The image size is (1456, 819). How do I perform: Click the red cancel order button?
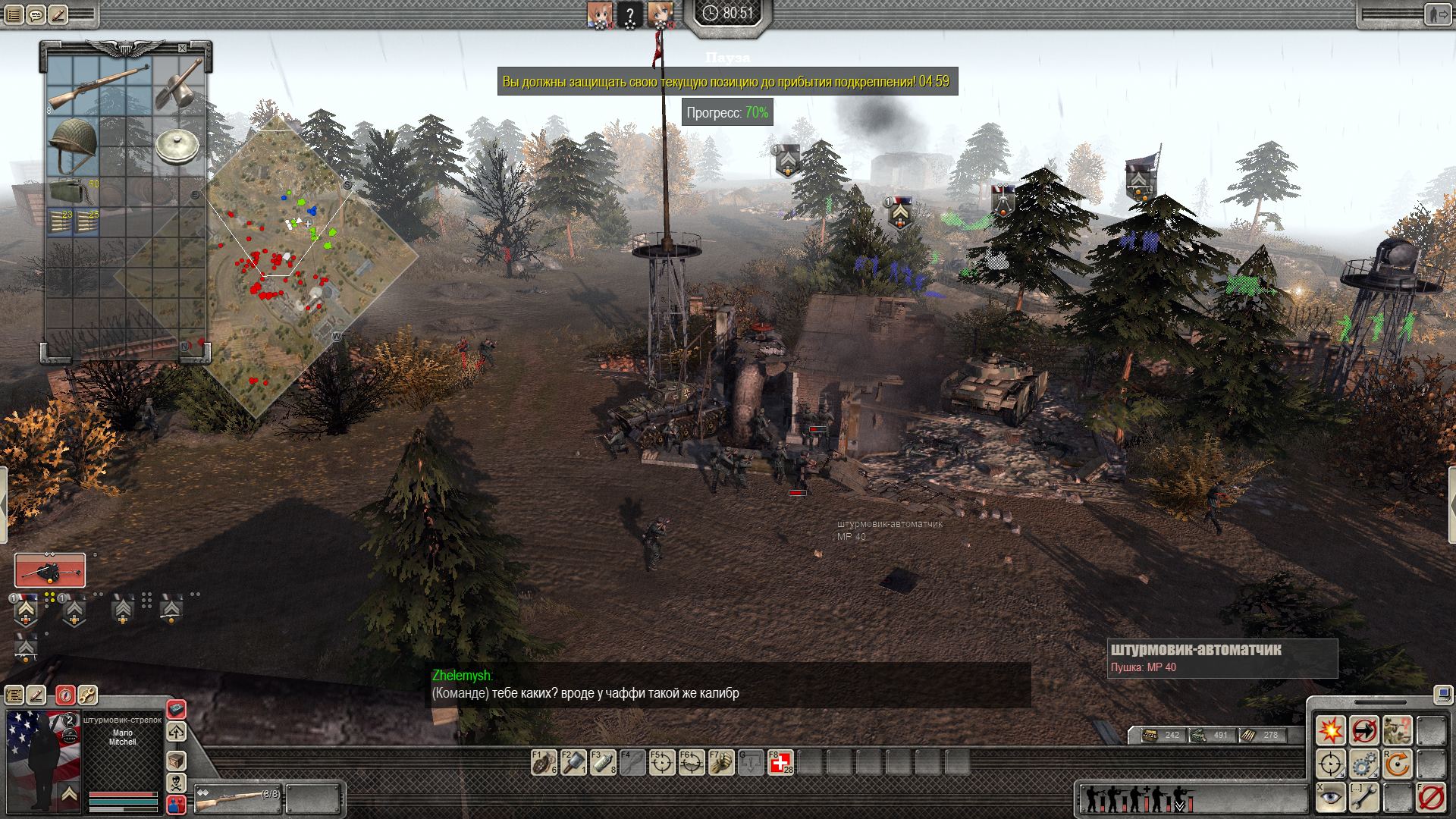pos(1431,796)
